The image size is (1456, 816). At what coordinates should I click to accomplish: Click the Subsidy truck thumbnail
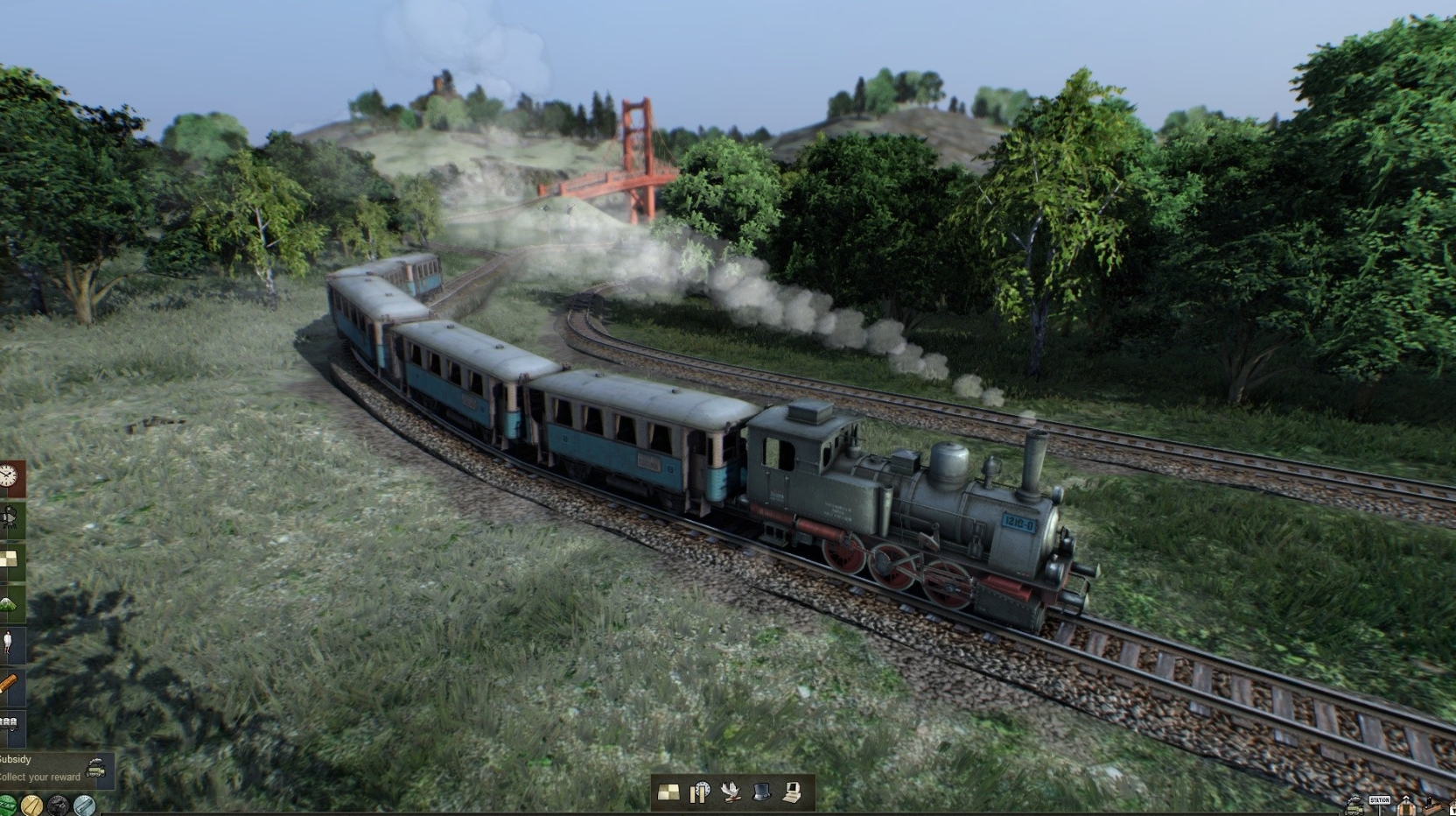click(94, 766)
